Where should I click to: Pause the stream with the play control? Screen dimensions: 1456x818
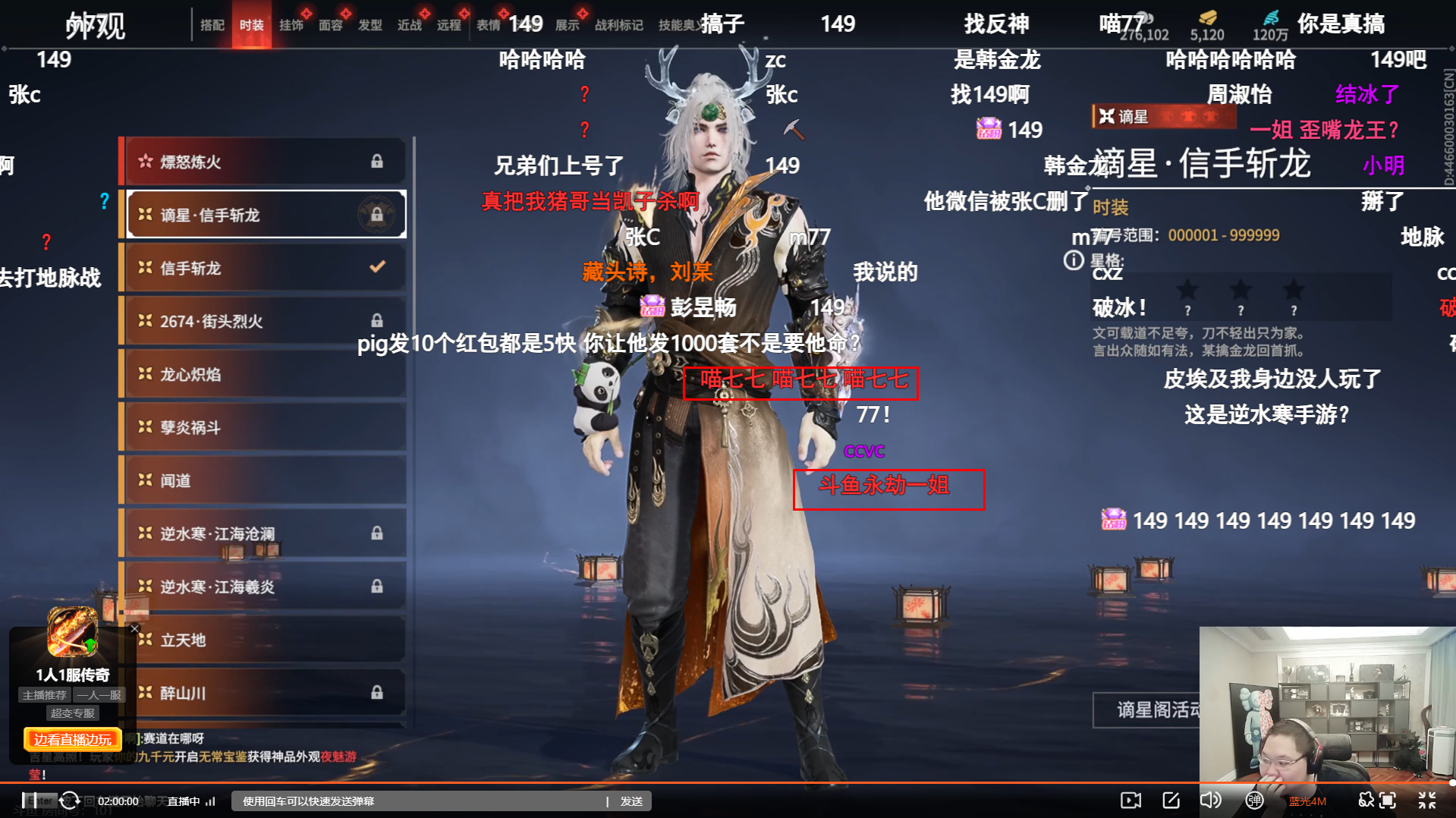30,801
